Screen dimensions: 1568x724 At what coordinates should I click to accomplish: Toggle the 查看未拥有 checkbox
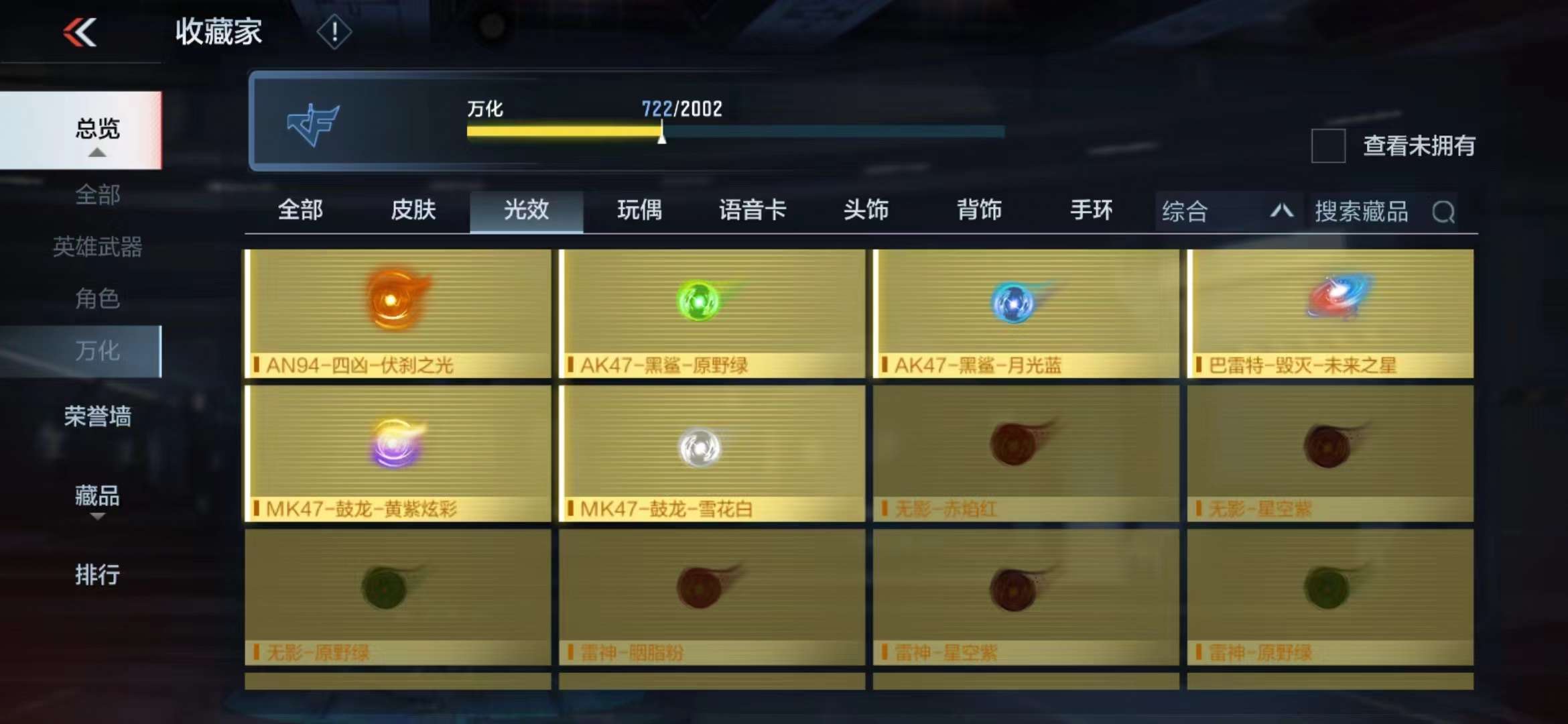(x=1328, y=145)
